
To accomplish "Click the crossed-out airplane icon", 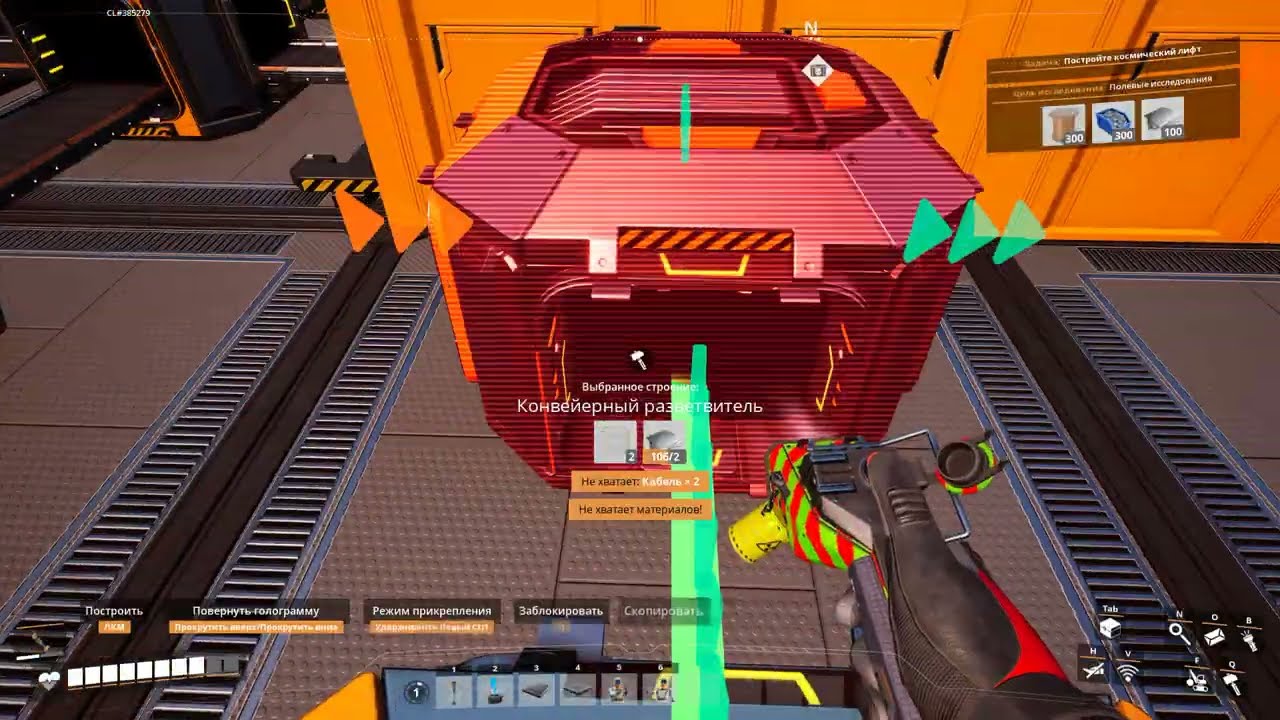I will pos(1094,671).
